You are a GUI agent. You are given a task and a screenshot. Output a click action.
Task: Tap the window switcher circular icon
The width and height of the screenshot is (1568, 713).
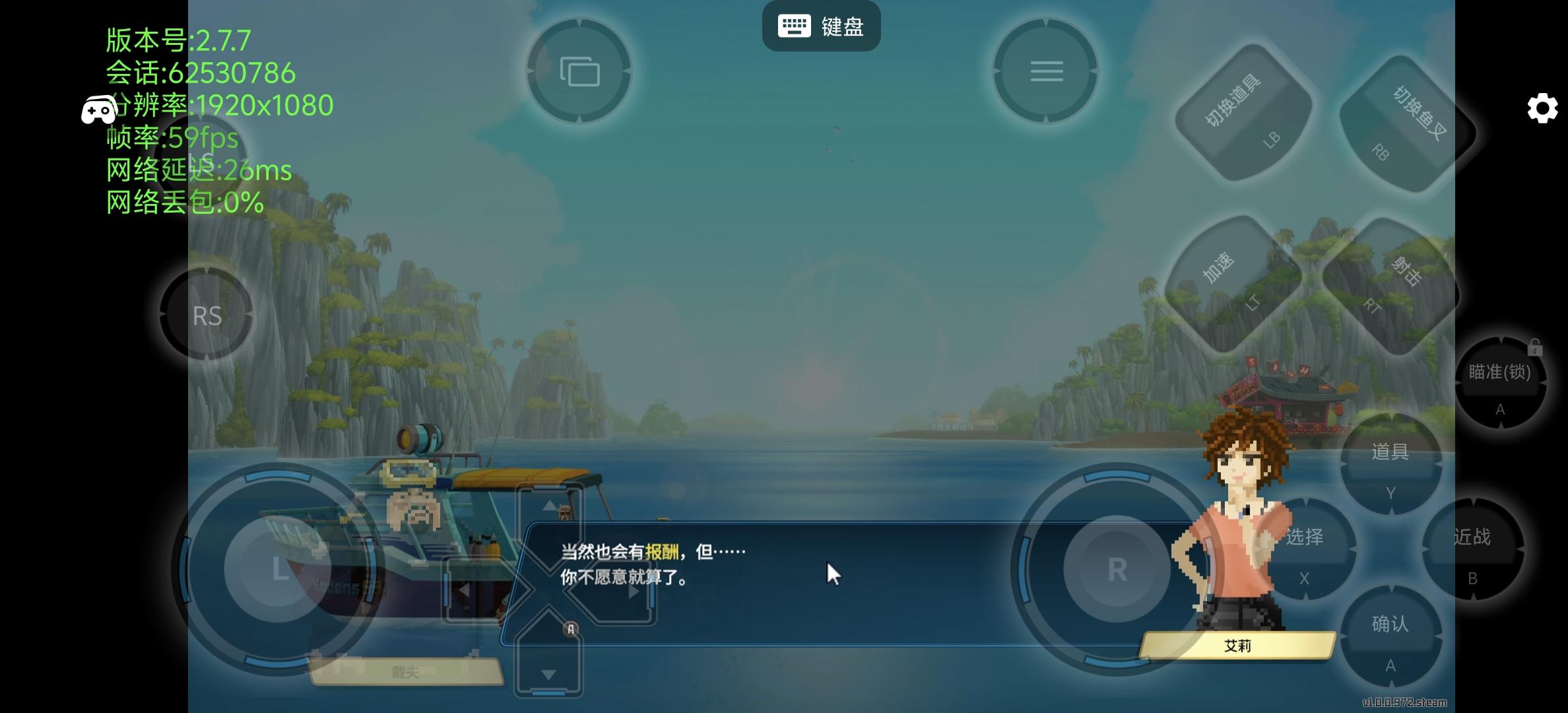579,71
